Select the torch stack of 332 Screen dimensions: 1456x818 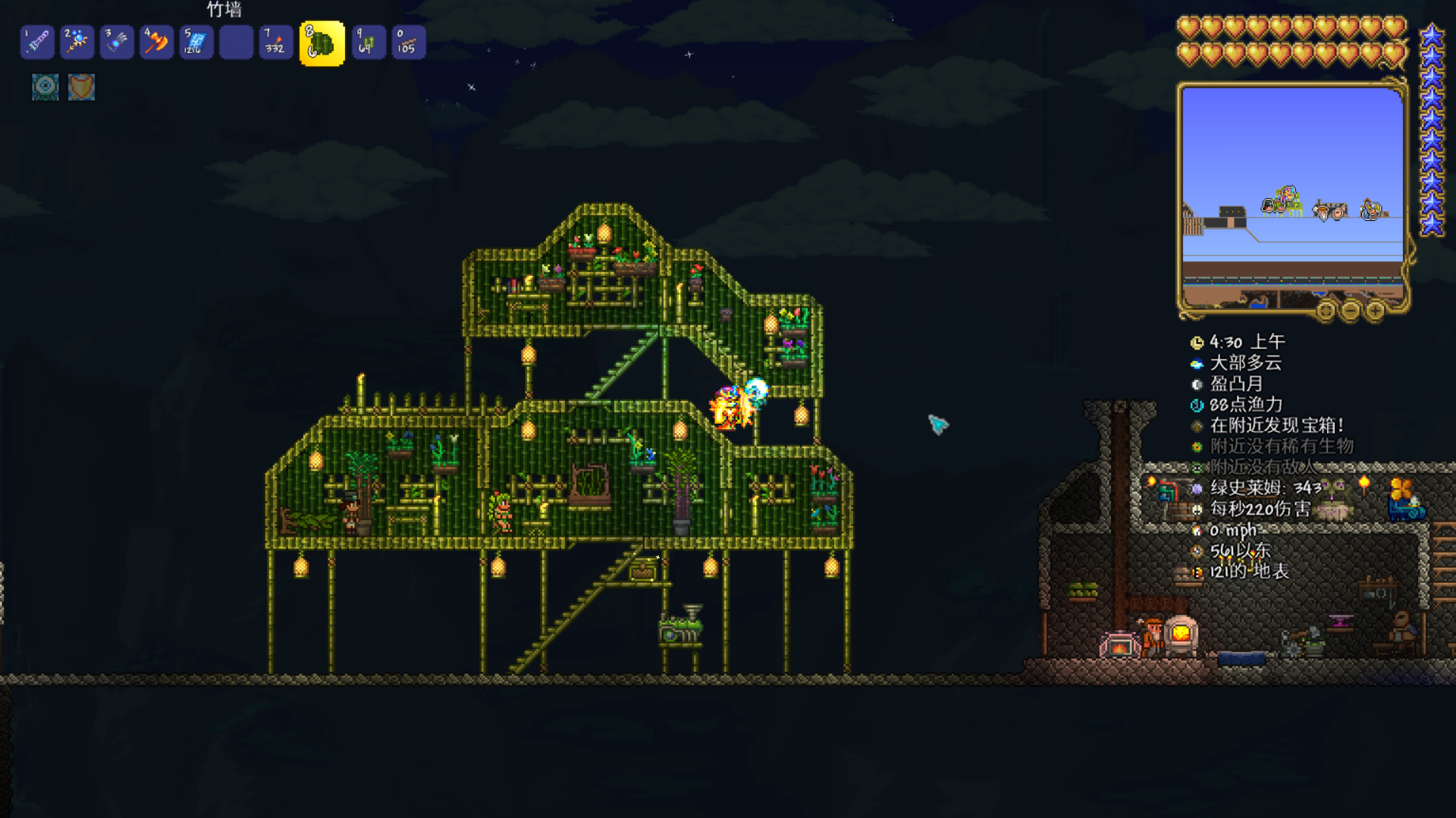pos(275,42)
